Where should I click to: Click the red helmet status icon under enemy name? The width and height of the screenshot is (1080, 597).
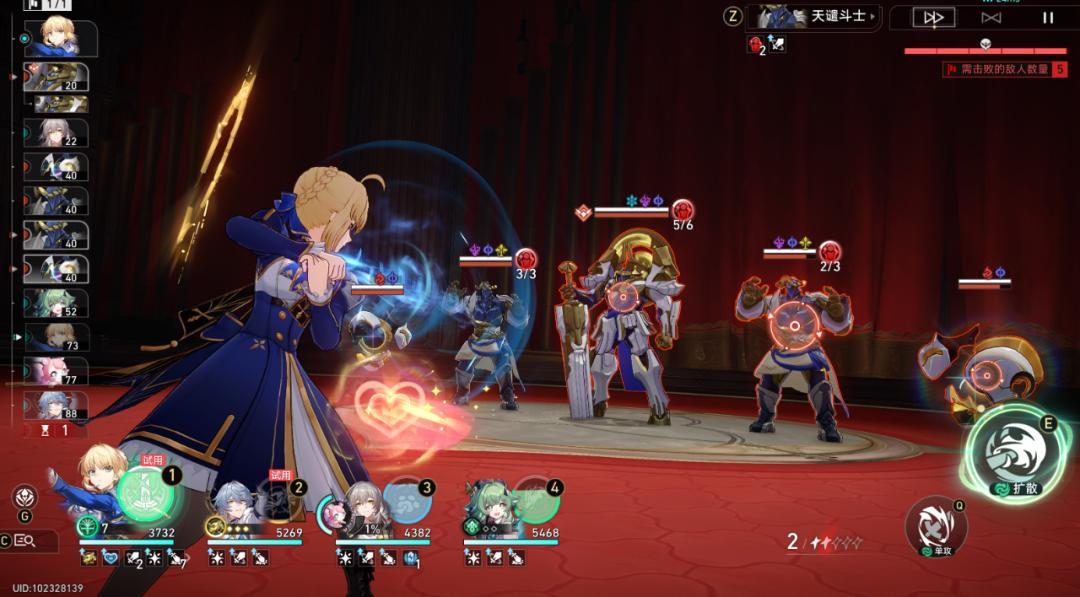click(756, 43)
